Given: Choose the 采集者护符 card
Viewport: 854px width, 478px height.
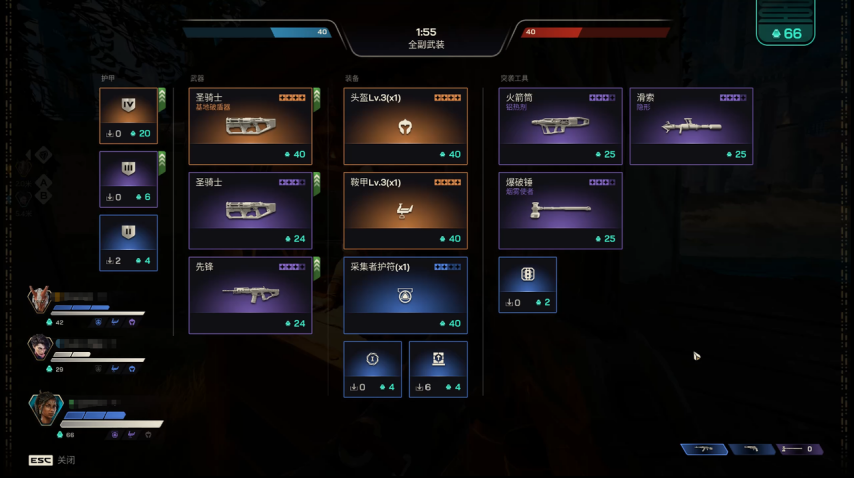Looking at the screenshot, I should (x=405, y=295).
